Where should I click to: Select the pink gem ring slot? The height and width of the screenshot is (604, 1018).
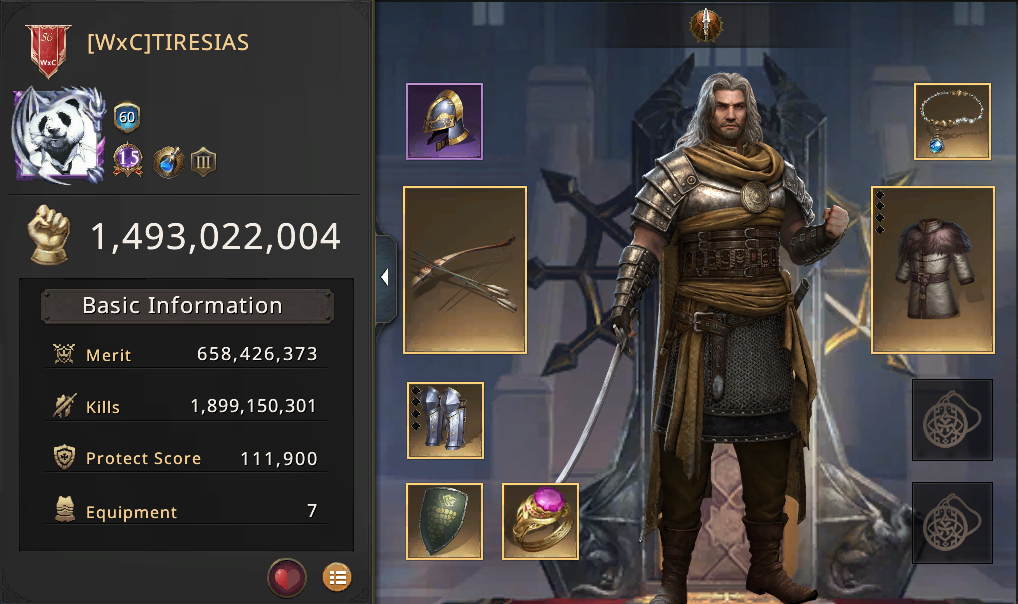(540, 521)
